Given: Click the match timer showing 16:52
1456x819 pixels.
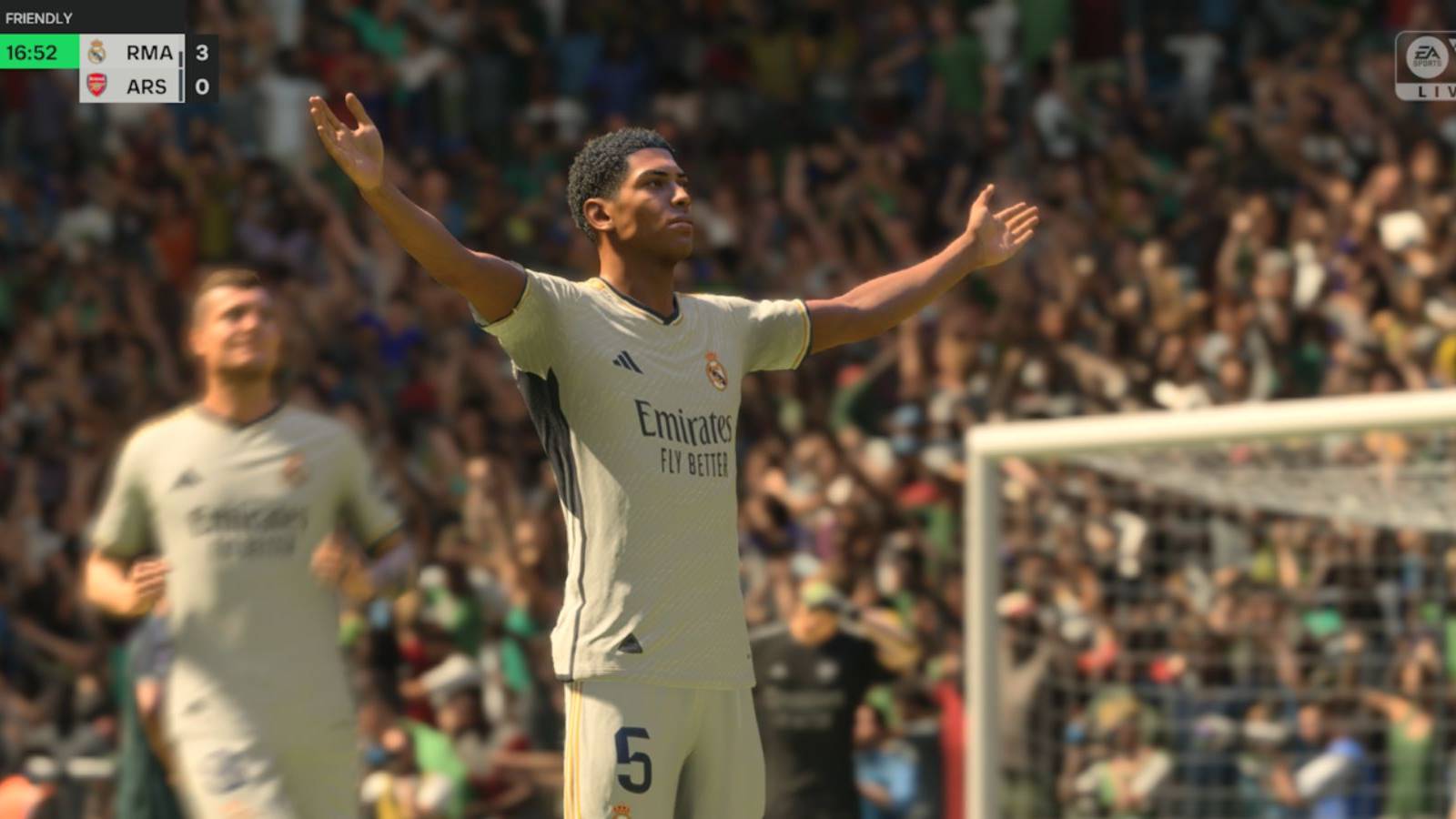Looking at the screenshot, I should click(33, 53).
